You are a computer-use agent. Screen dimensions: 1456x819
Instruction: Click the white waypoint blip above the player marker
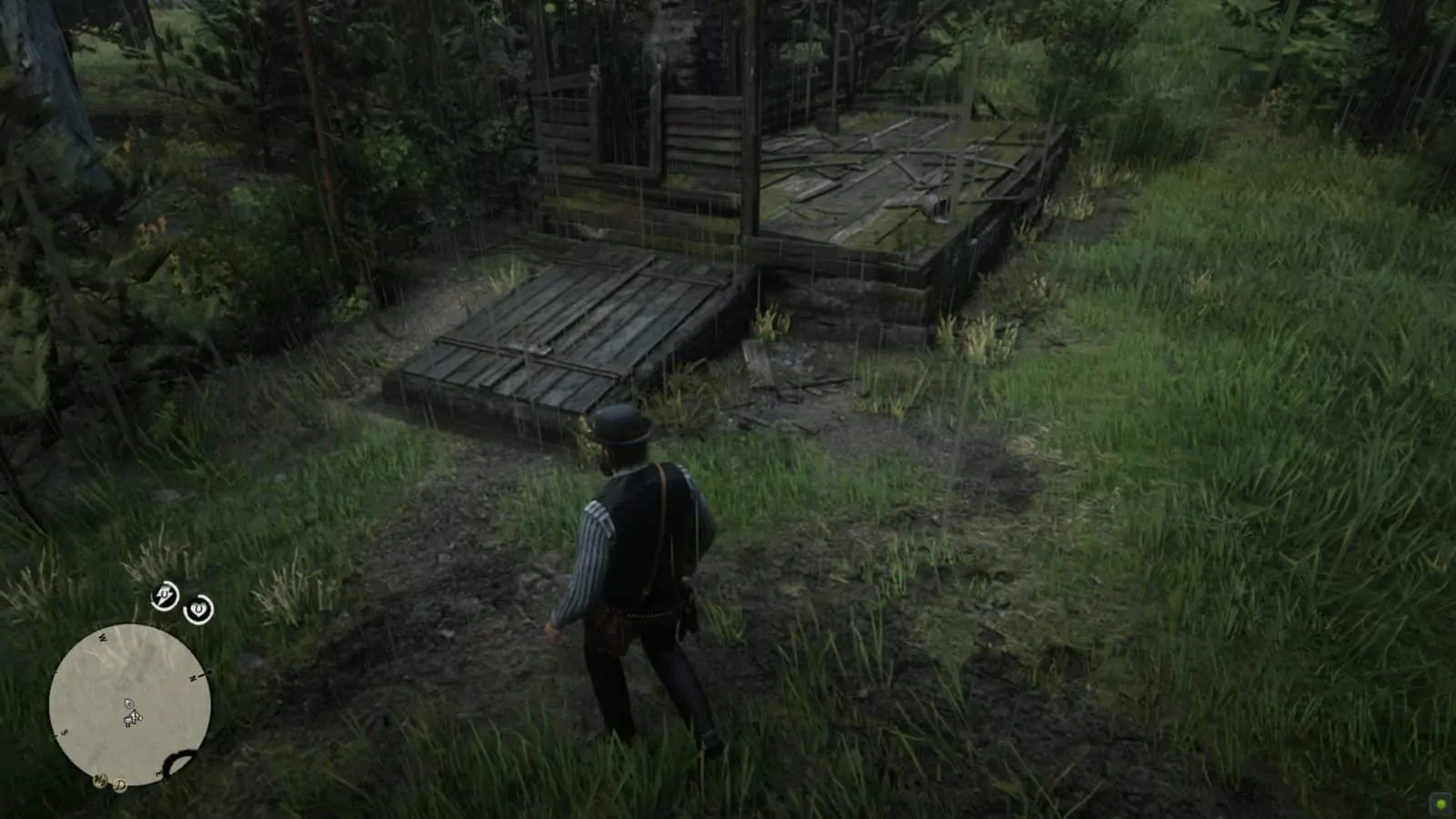coord(128,703)
